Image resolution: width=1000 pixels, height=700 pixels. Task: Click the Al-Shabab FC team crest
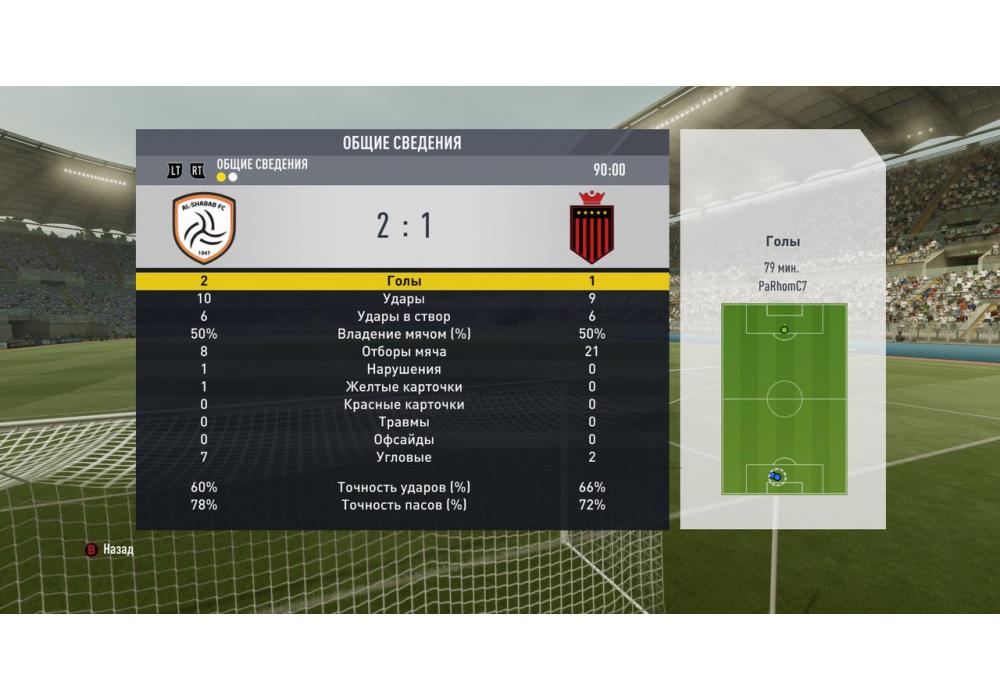204,227
